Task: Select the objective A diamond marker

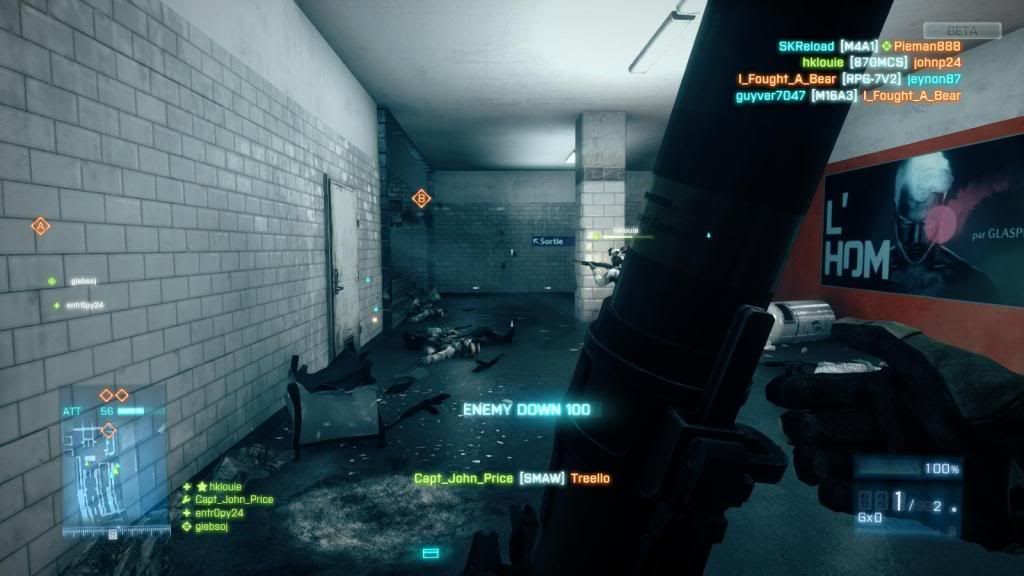Action: (x=41, y=227)
